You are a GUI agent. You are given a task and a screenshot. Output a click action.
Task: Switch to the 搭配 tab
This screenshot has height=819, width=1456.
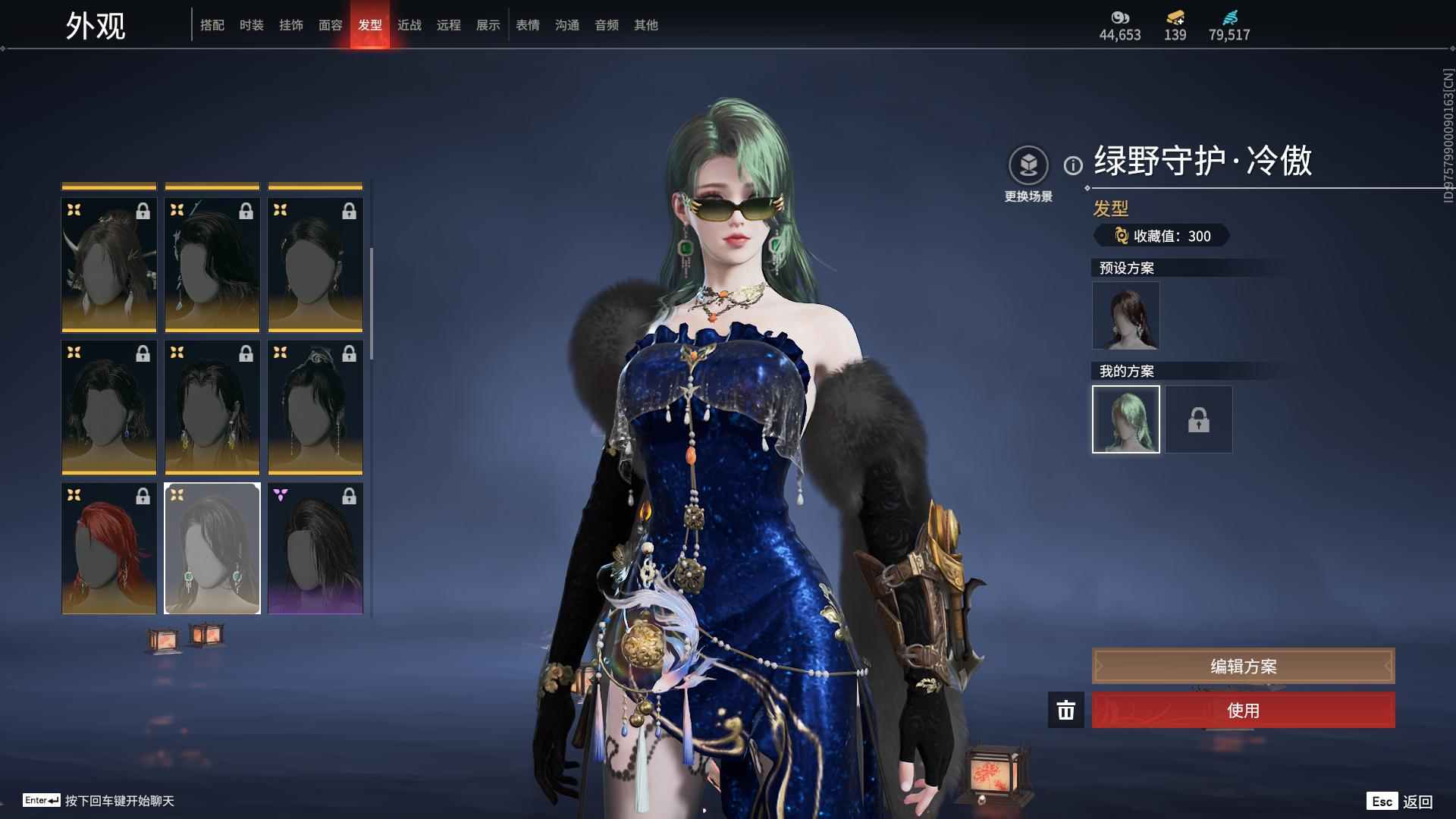tap(212, 25)
